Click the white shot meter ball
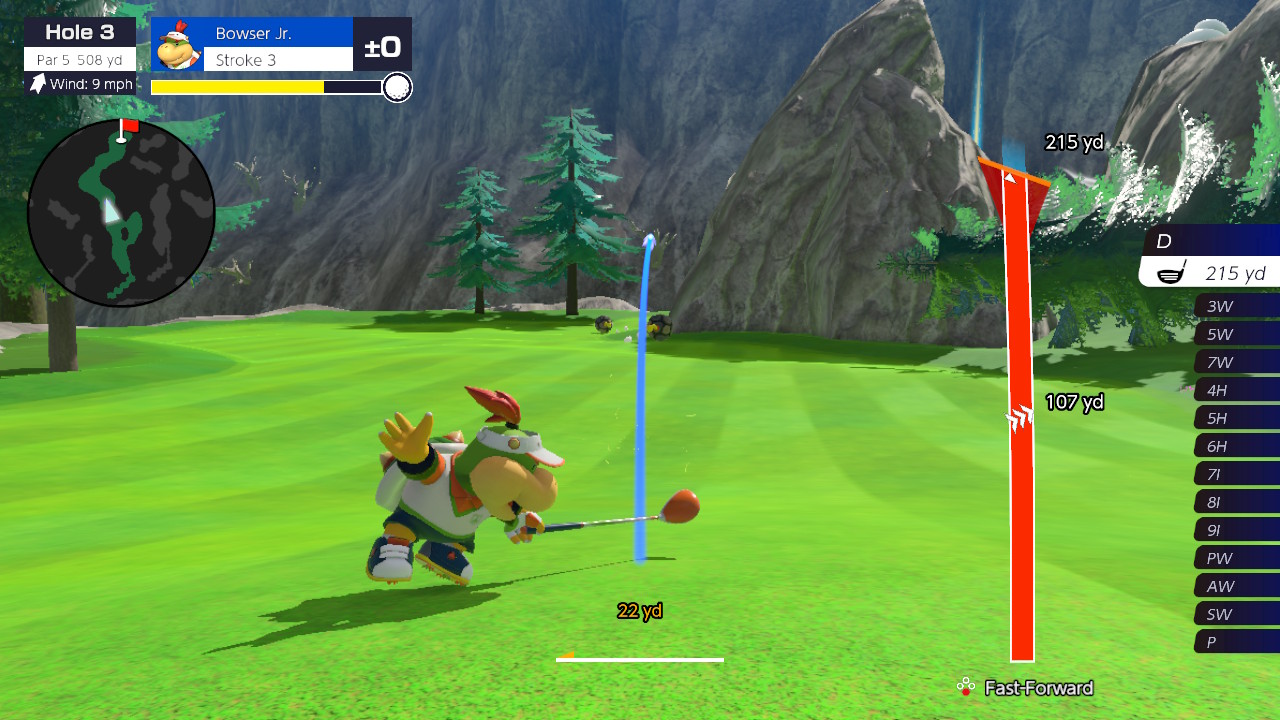This screenshot has width=1280, height=720. tap(397, 88)
